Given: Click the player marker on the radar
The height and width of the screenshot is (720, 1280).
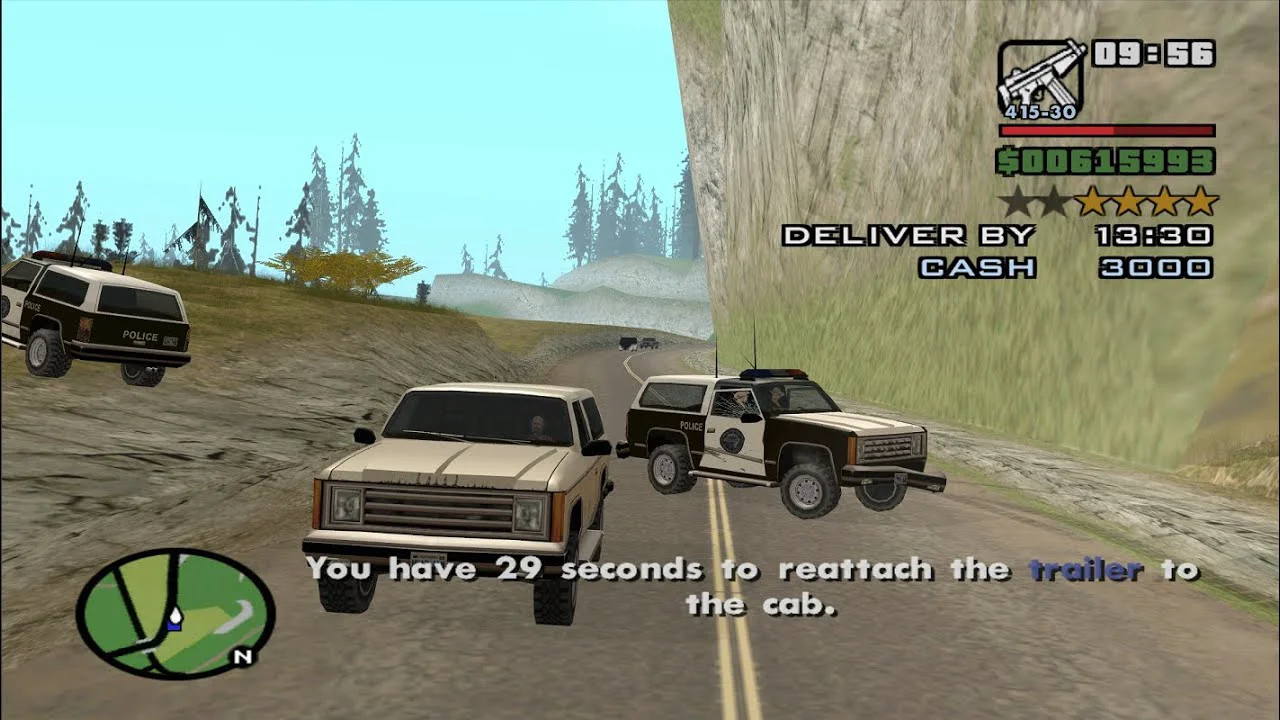Looking at the screenshot, I should [175, 619].
